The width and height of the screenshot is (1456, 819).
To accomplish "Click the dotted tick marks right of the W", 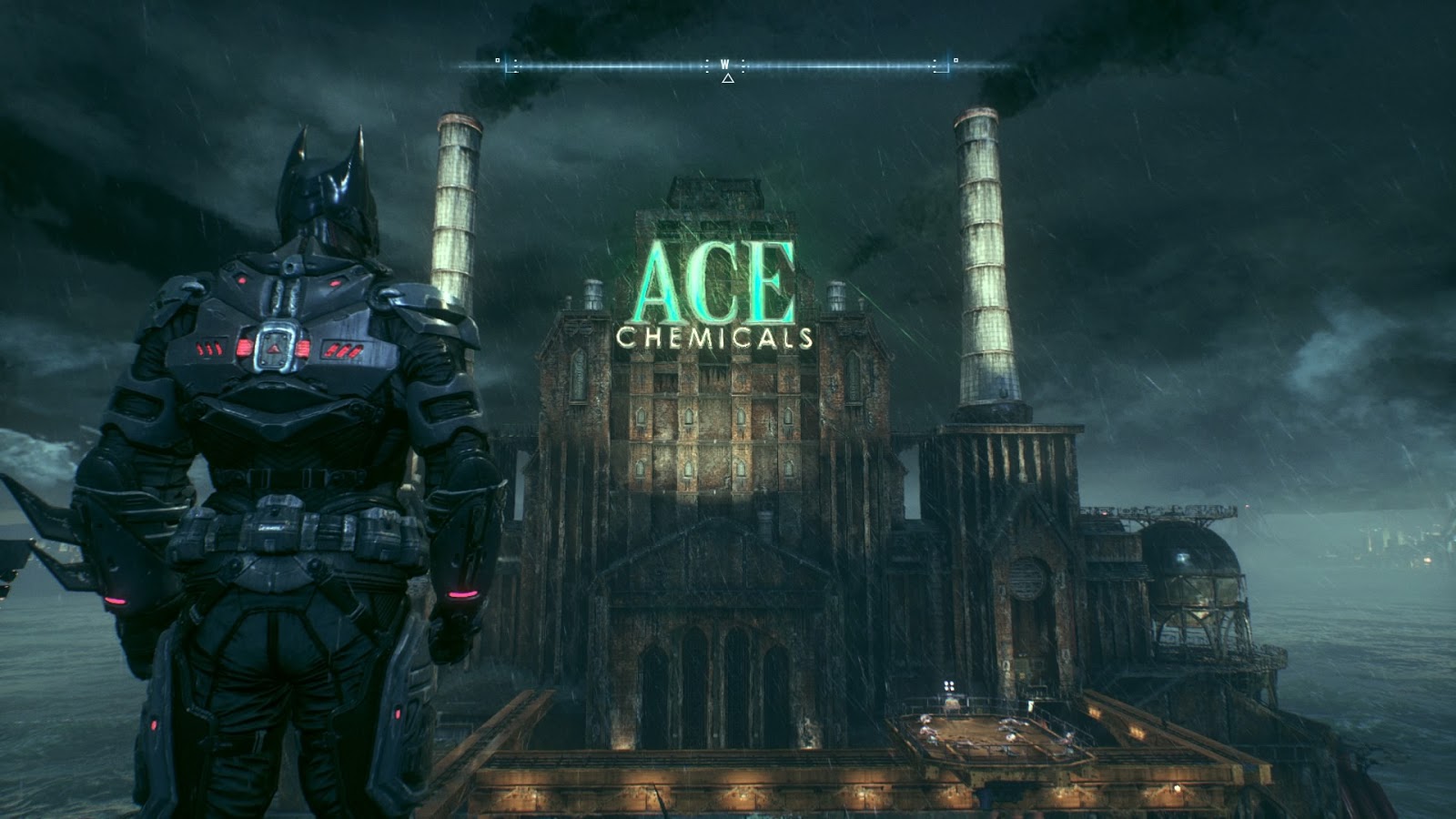I will click(x=743, y=65).
